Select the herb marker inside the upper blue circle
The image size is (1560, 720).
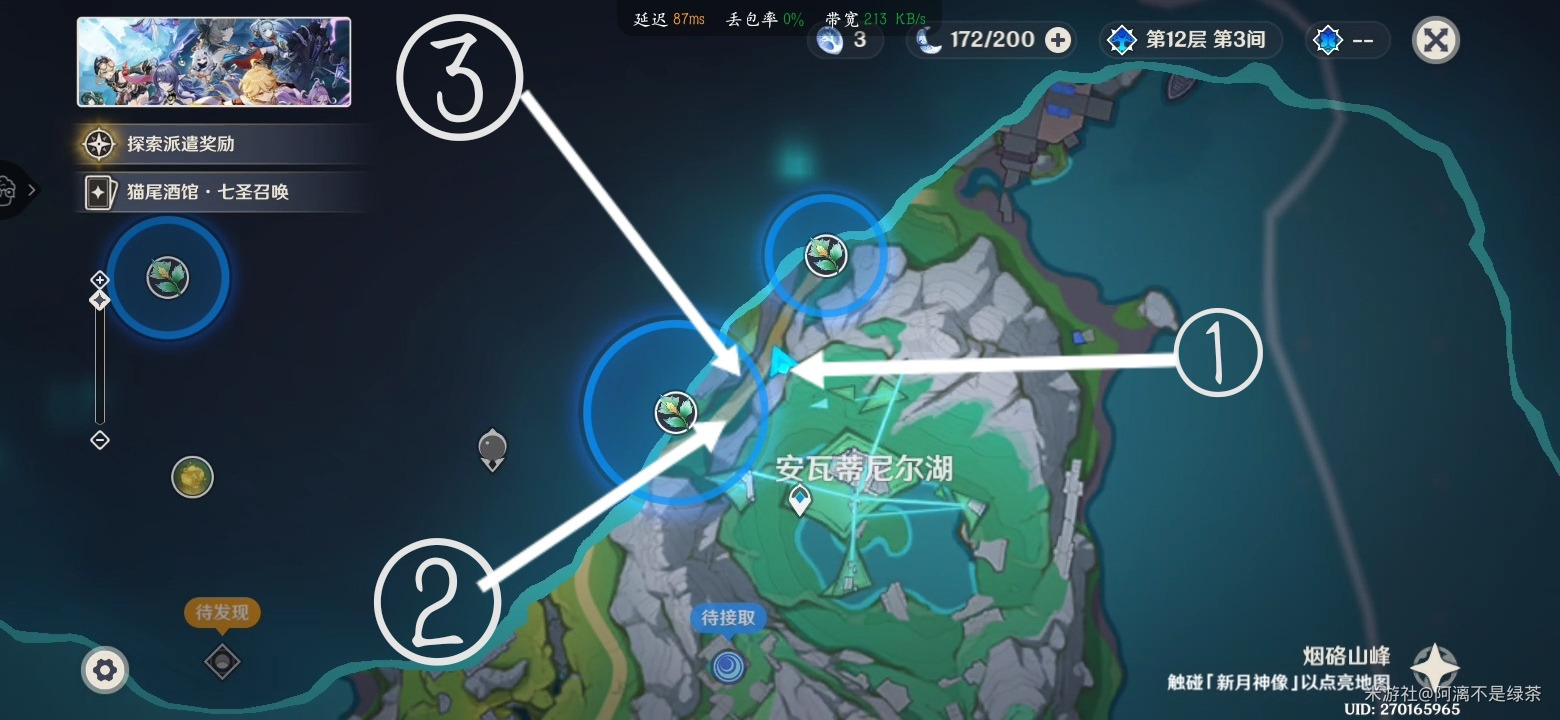[x=823, y=255]
